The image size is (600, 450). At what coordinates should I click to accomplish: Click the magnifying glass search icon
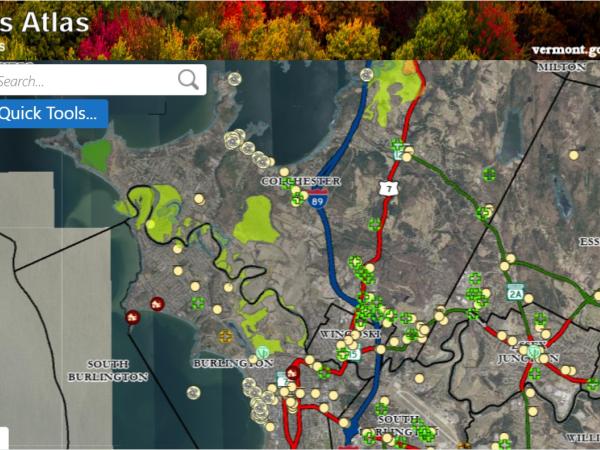pos(188,80)
